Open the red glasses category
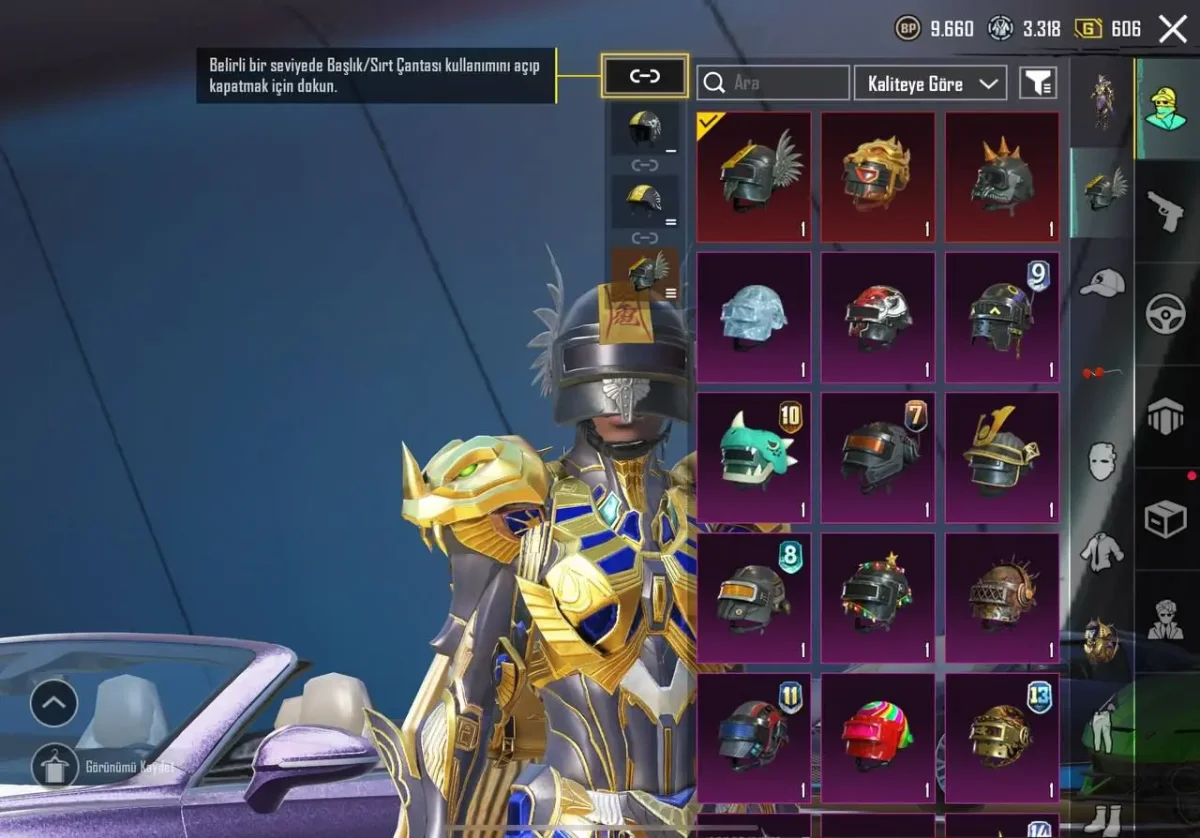1200x838 pixels. 1102,373
